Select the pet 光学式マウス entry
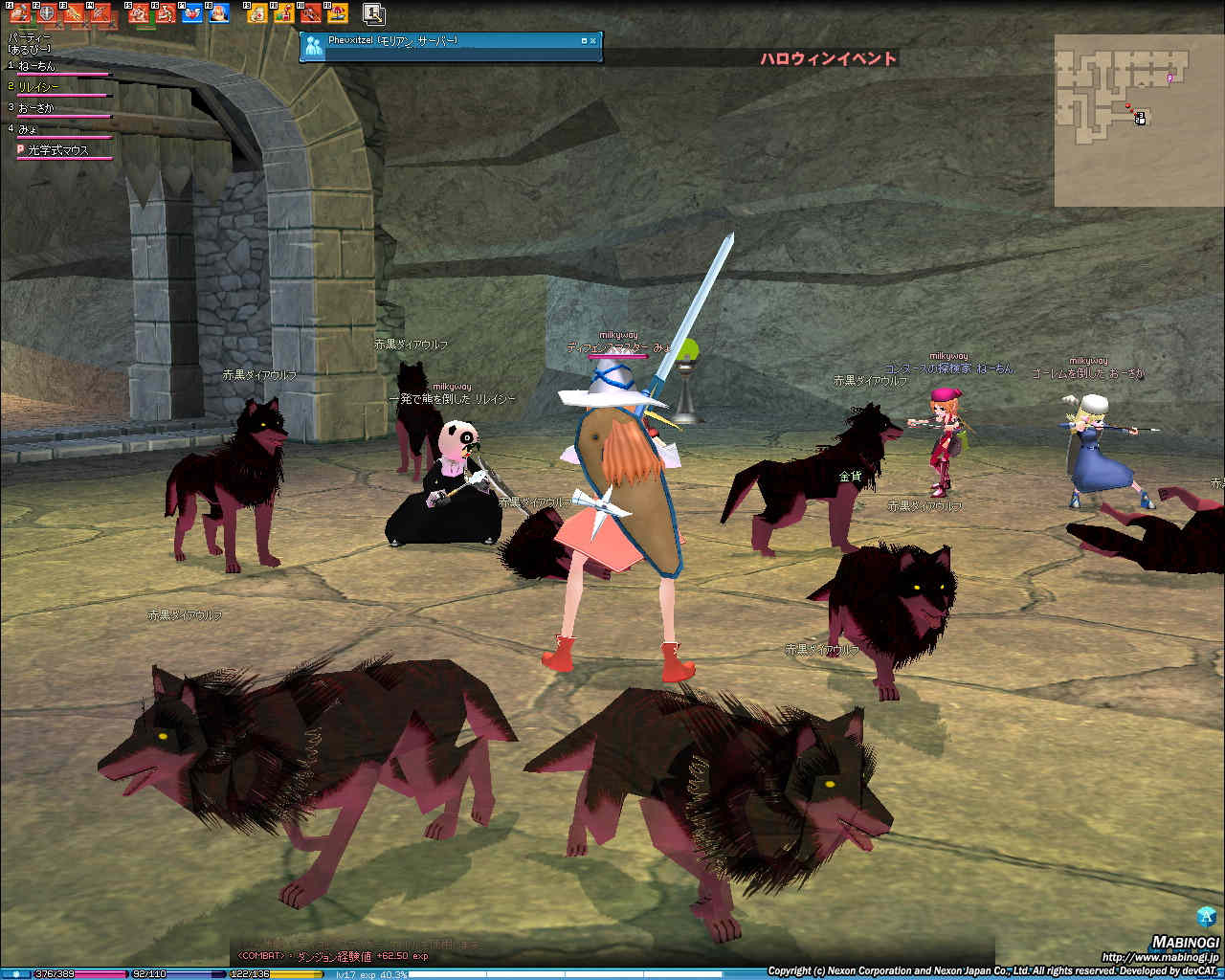Viewport: 1225px width, 980px height. pos(57,150)
